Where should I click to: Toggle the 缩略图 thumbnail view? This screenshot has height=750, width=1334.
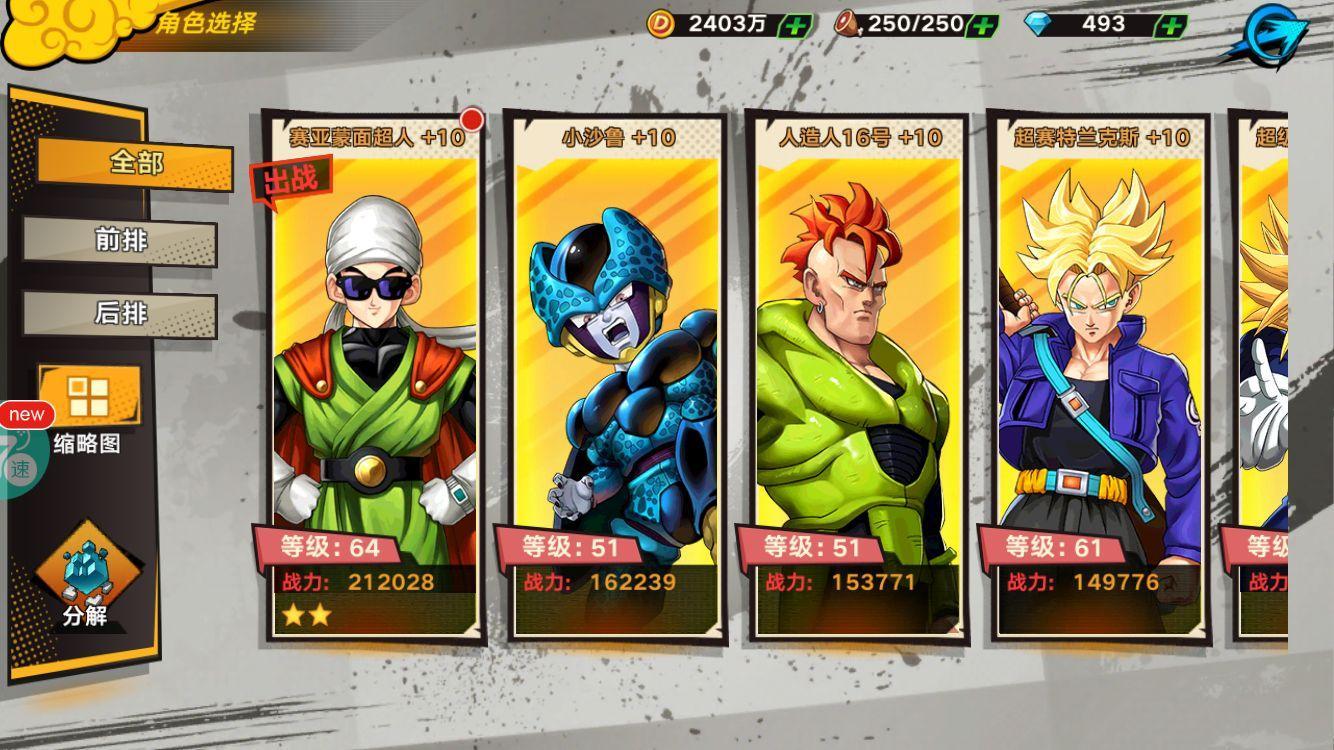tap(88, 410)
